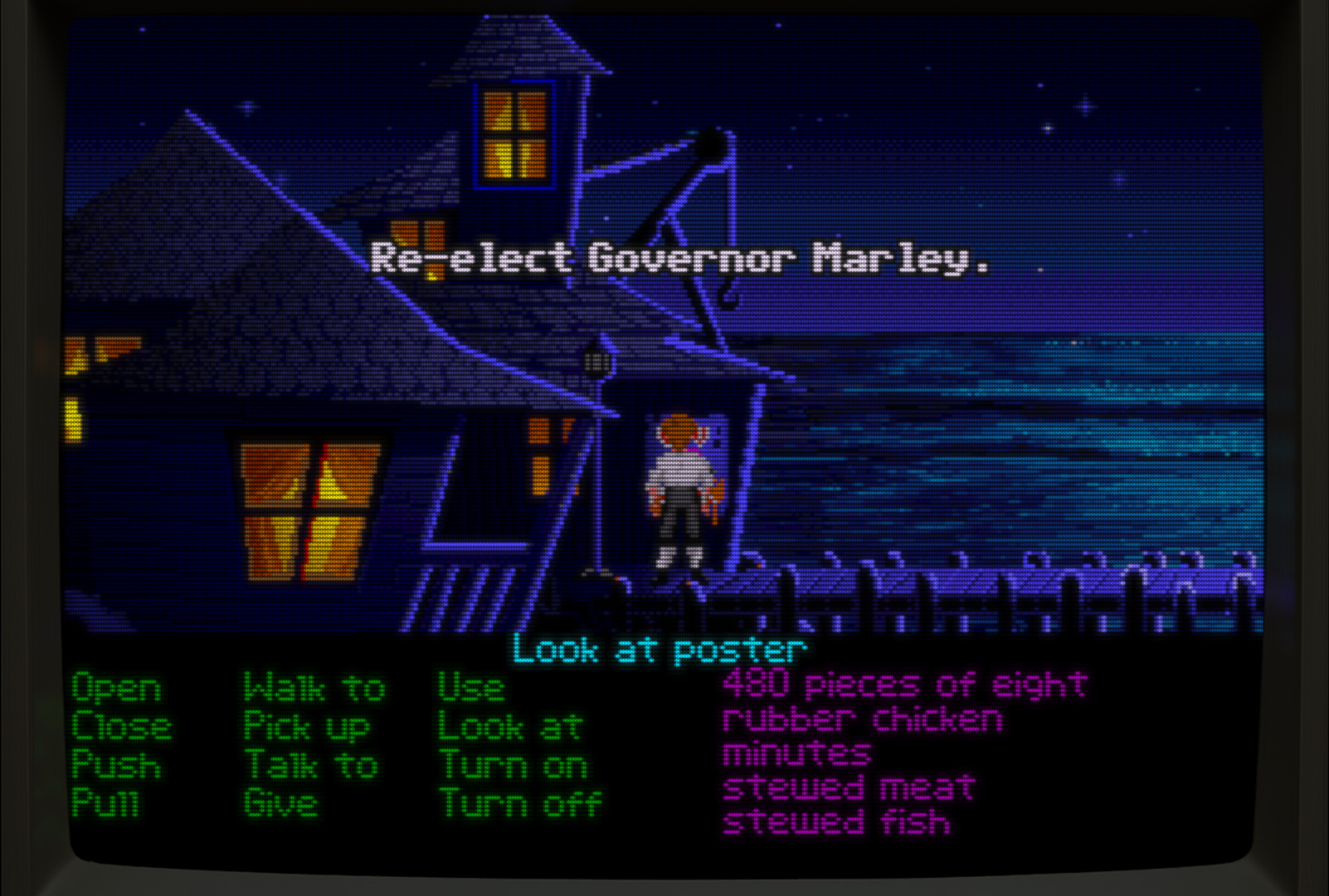Choose the Walk to verb
The height and width of the screenshot is (896, 1329).
[x=314, y=689]
